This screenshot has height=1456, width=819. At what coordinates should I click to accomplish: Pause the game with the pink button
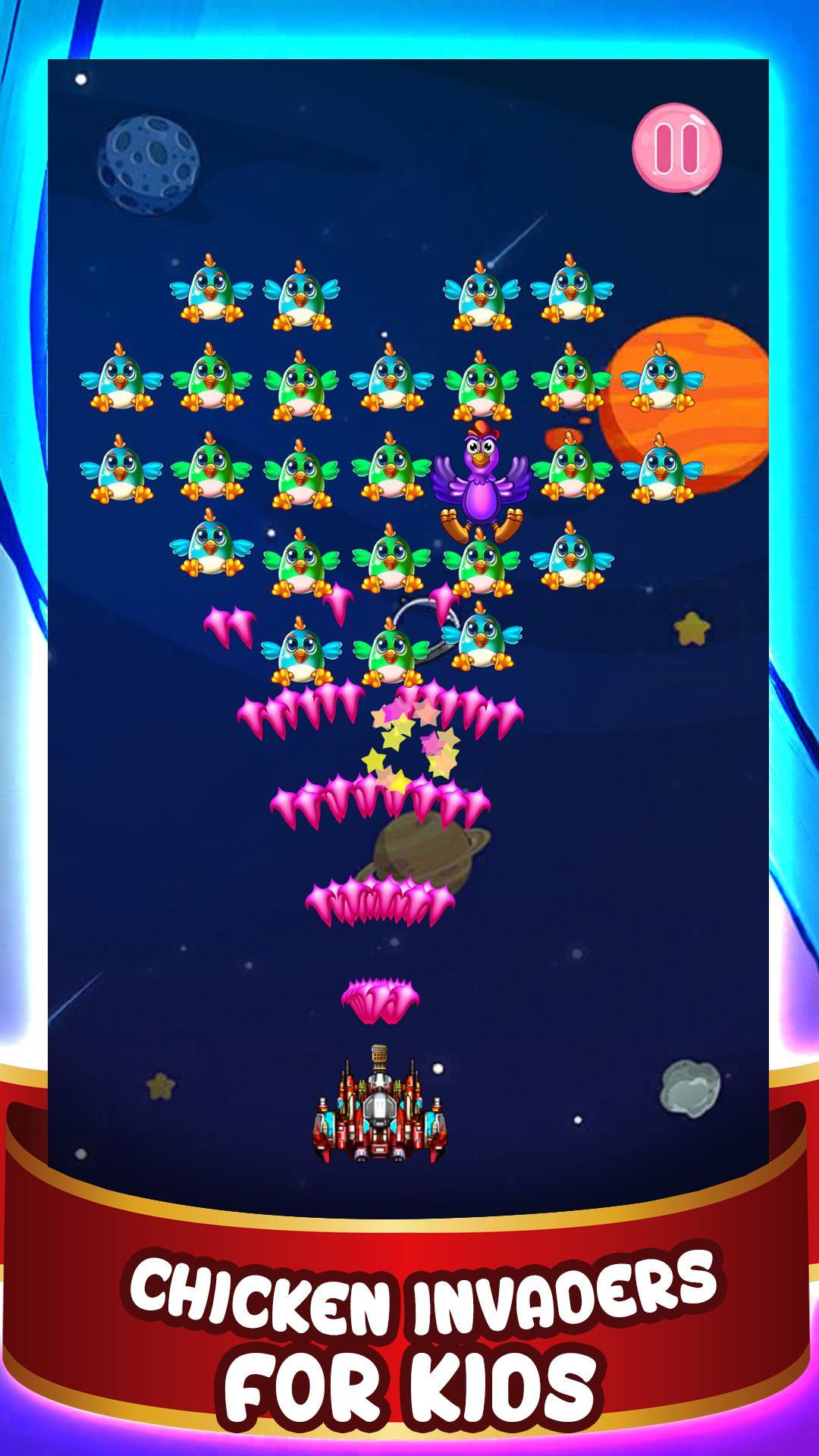click(676, 149)
